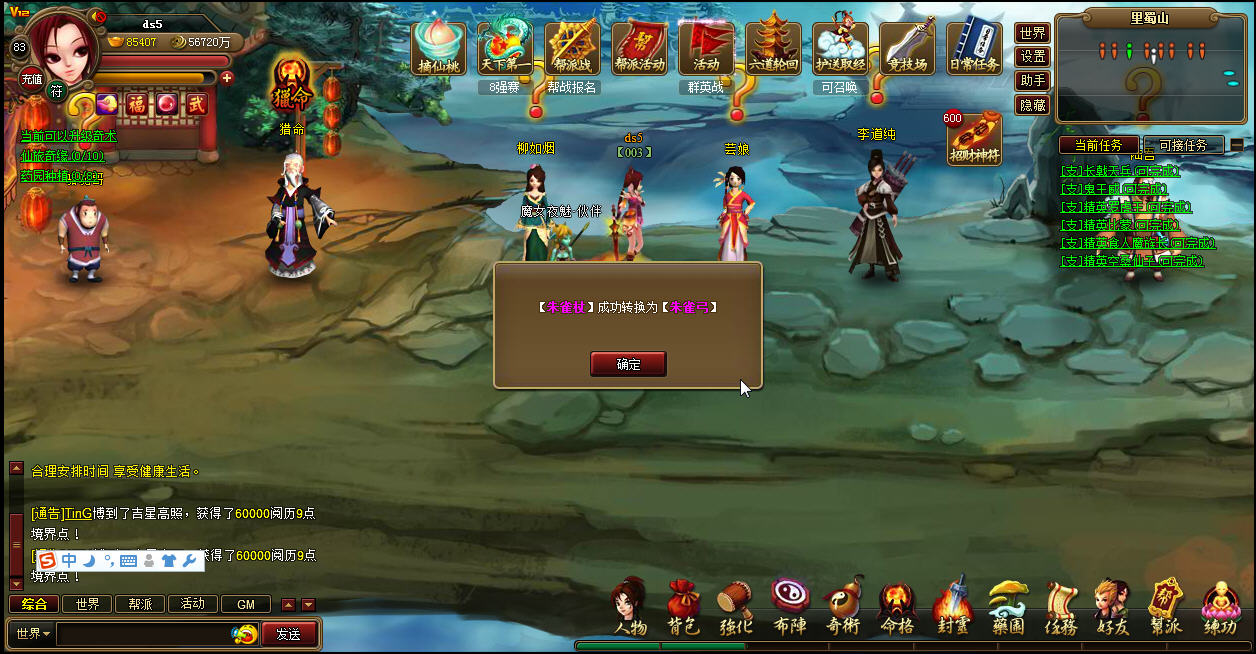
Task: Open the 背包 bag inventory
Action: point(683,607)
